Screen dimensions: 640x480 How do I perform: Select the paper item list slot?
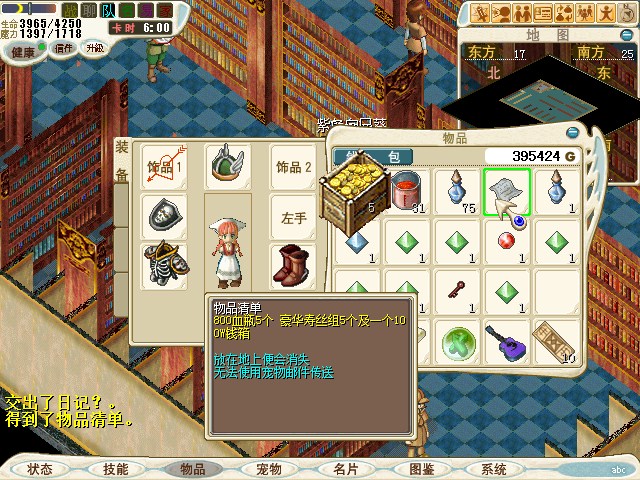point(507,190)
